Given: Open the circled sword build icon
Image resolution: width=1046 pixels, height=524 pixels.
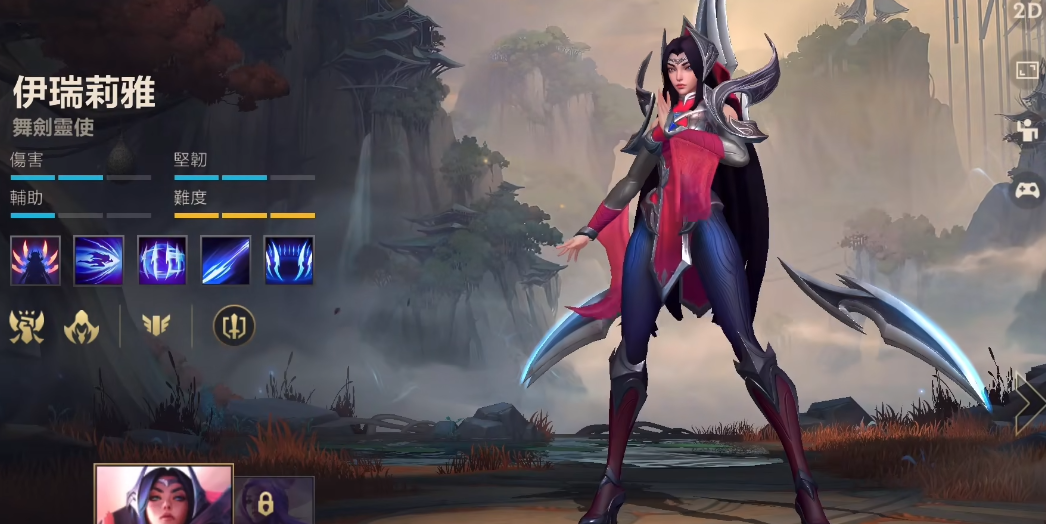Looking at the screenshot, I should (x=234, y=326).
